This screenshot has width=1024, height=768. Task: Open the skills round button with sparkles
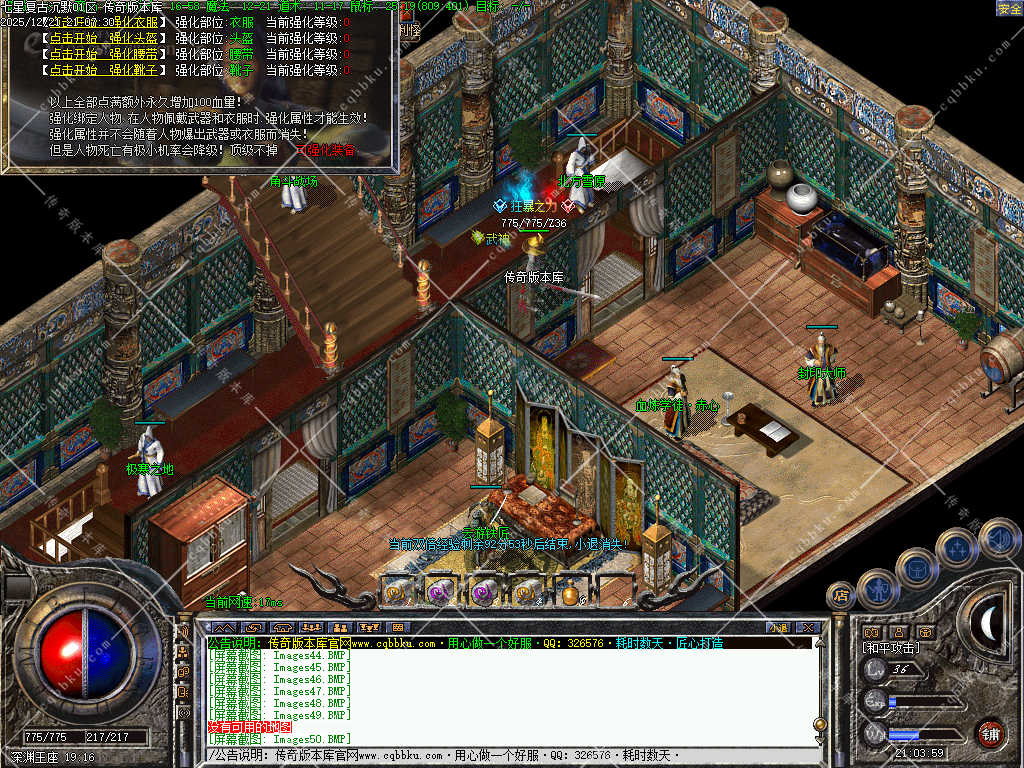[x=957, y=547]
